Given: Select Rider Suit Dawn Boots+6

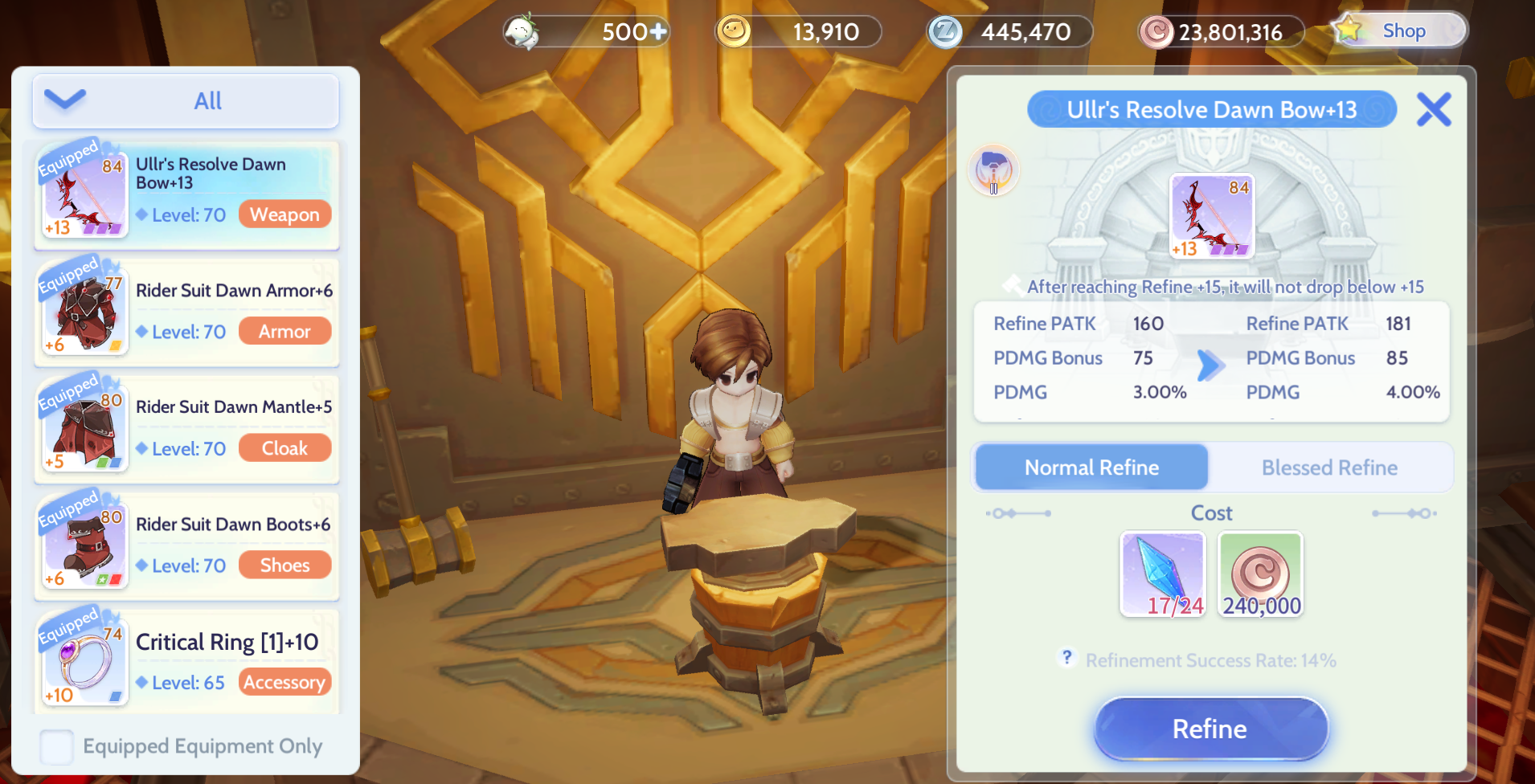Looking at the screenshot, I should (x=186, y=545).
